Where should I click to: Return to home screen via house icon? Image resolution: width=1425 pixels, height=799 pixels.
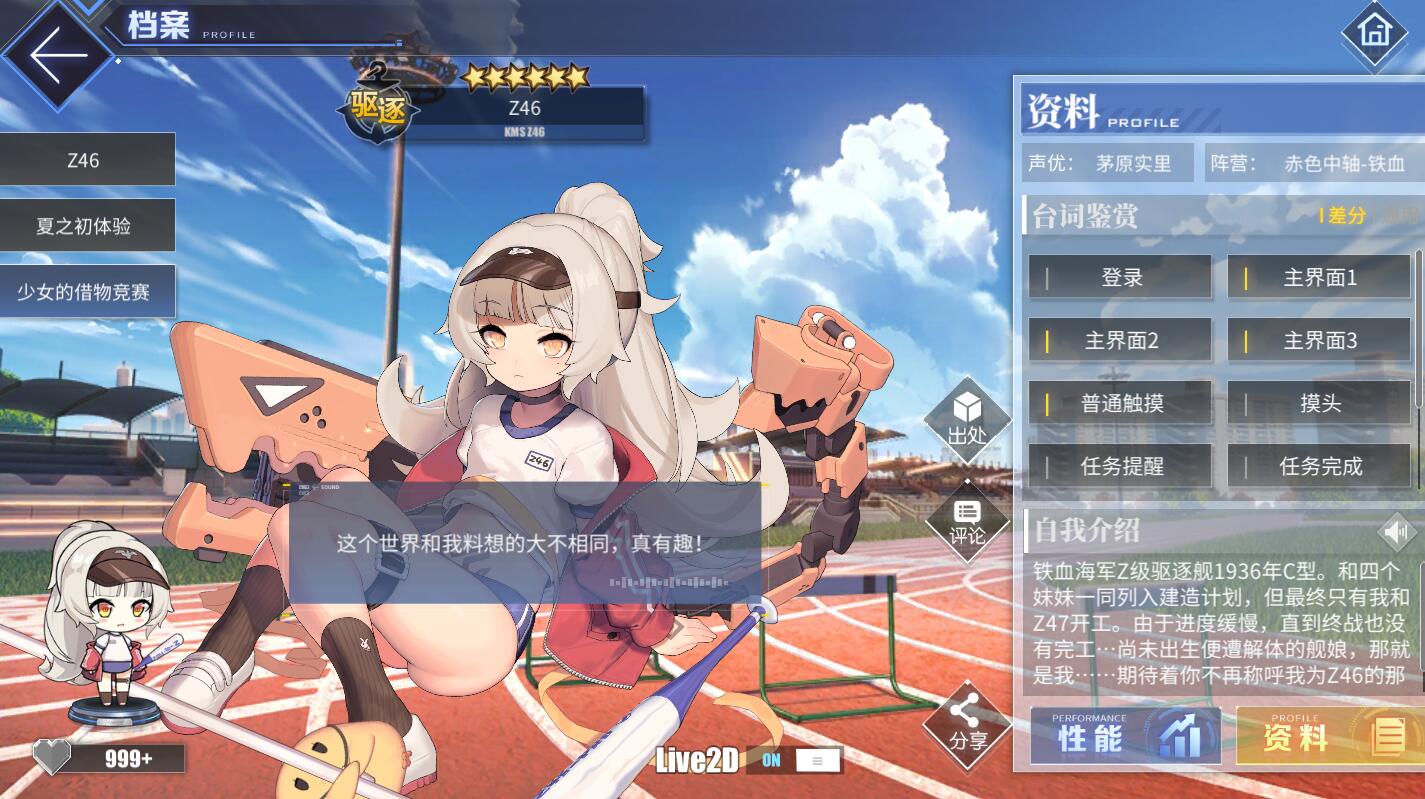coord(1374,33)
